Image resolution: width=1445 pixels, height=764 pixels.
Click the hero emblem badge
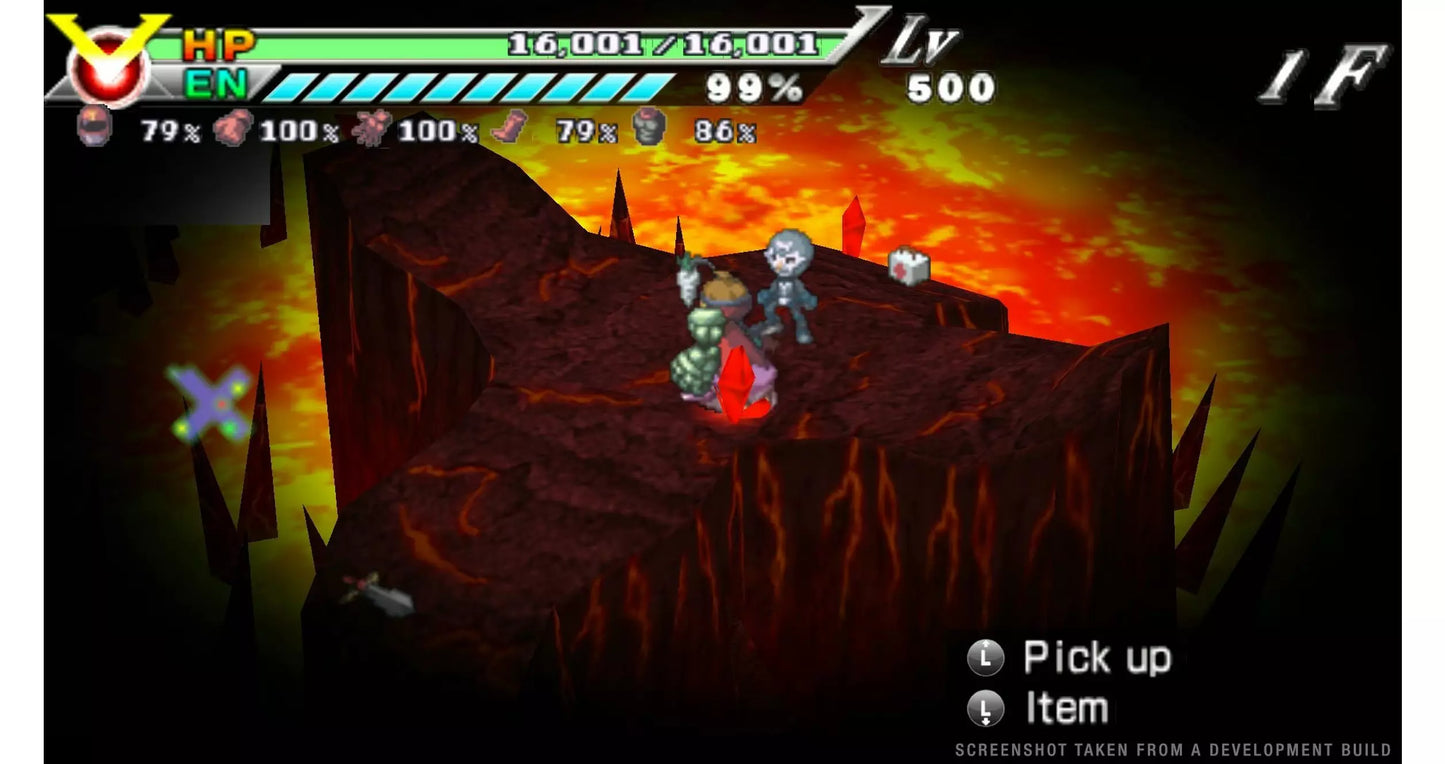point(108,62)
